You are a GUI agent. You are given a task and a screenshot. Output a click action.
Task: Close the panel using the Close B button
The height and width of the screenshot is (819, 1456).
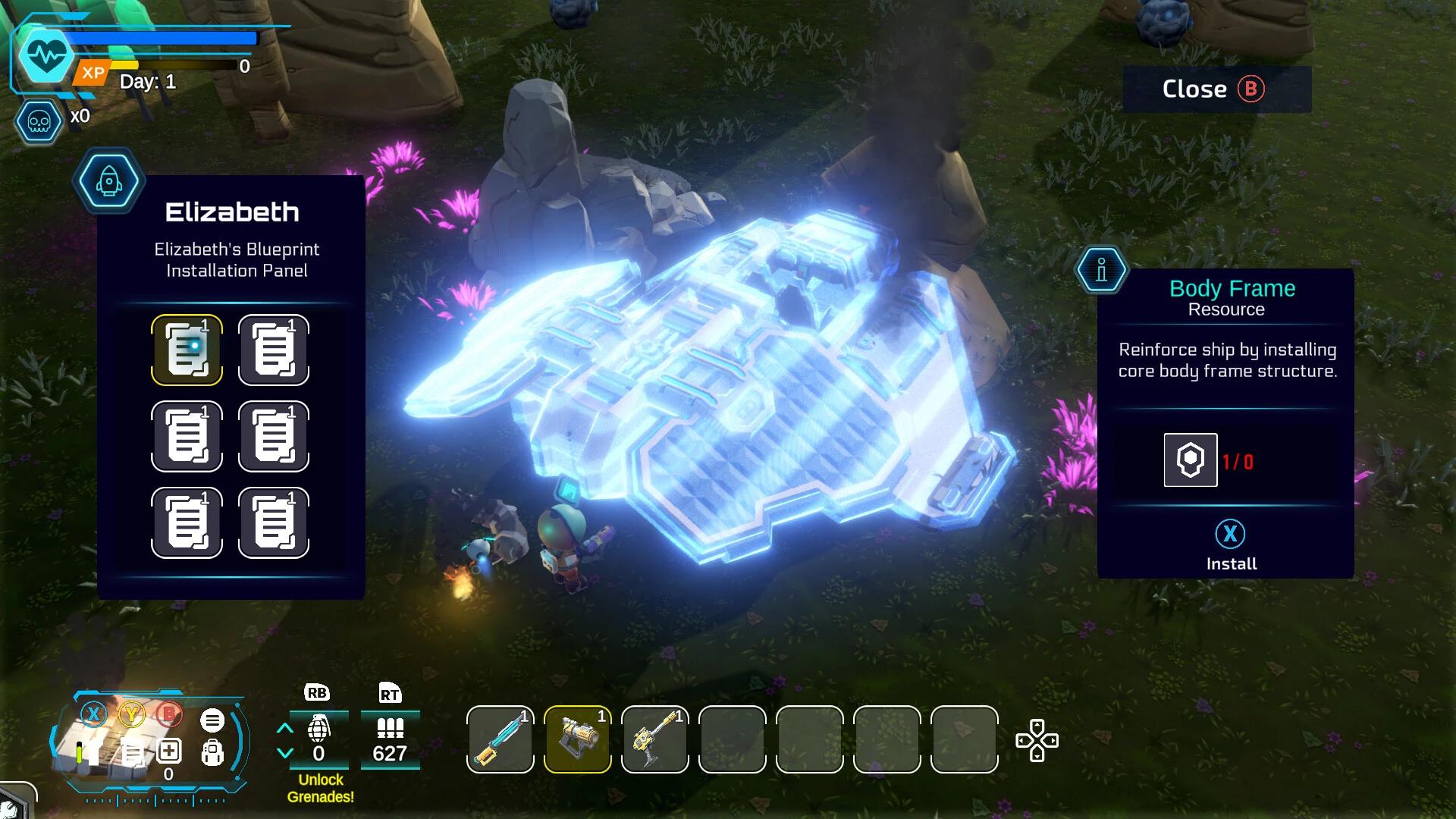pyautogui.click(x=1215, y=89)
